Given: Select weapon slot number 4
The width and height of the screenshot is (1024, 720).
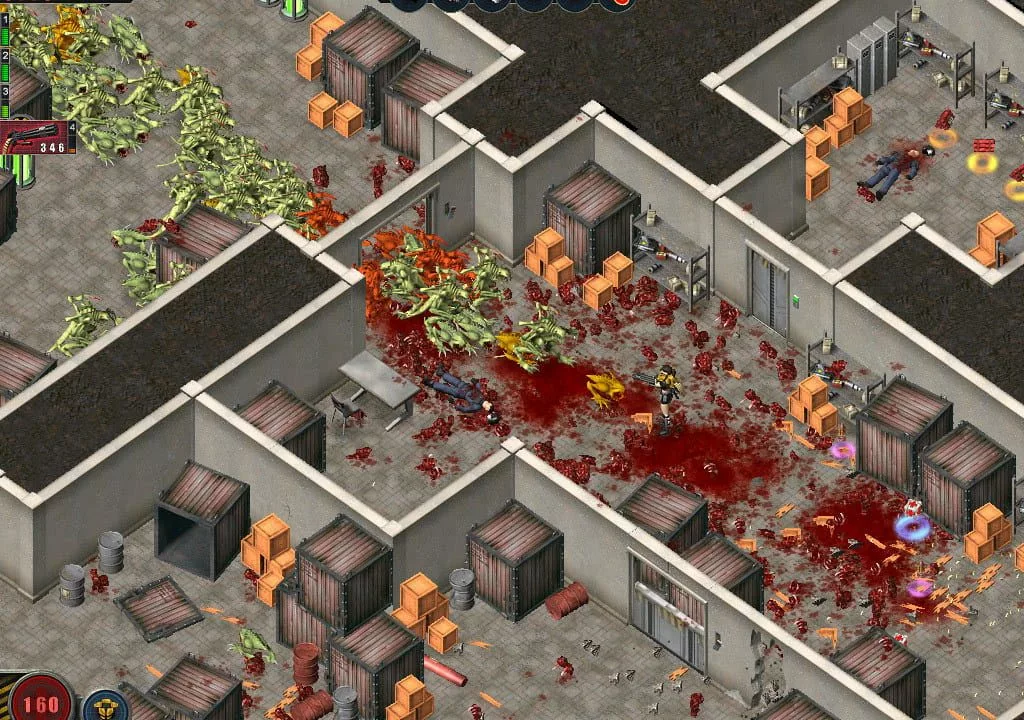Looking at the screenshot, I should (72, 127).
